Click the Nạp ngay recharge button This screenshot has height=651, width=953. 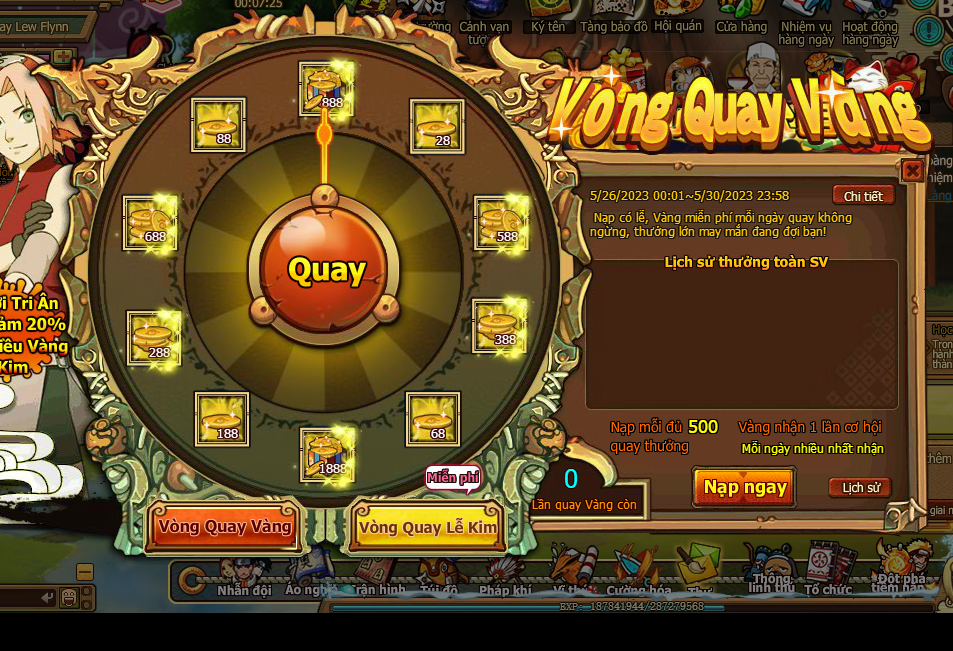(745, 488)
